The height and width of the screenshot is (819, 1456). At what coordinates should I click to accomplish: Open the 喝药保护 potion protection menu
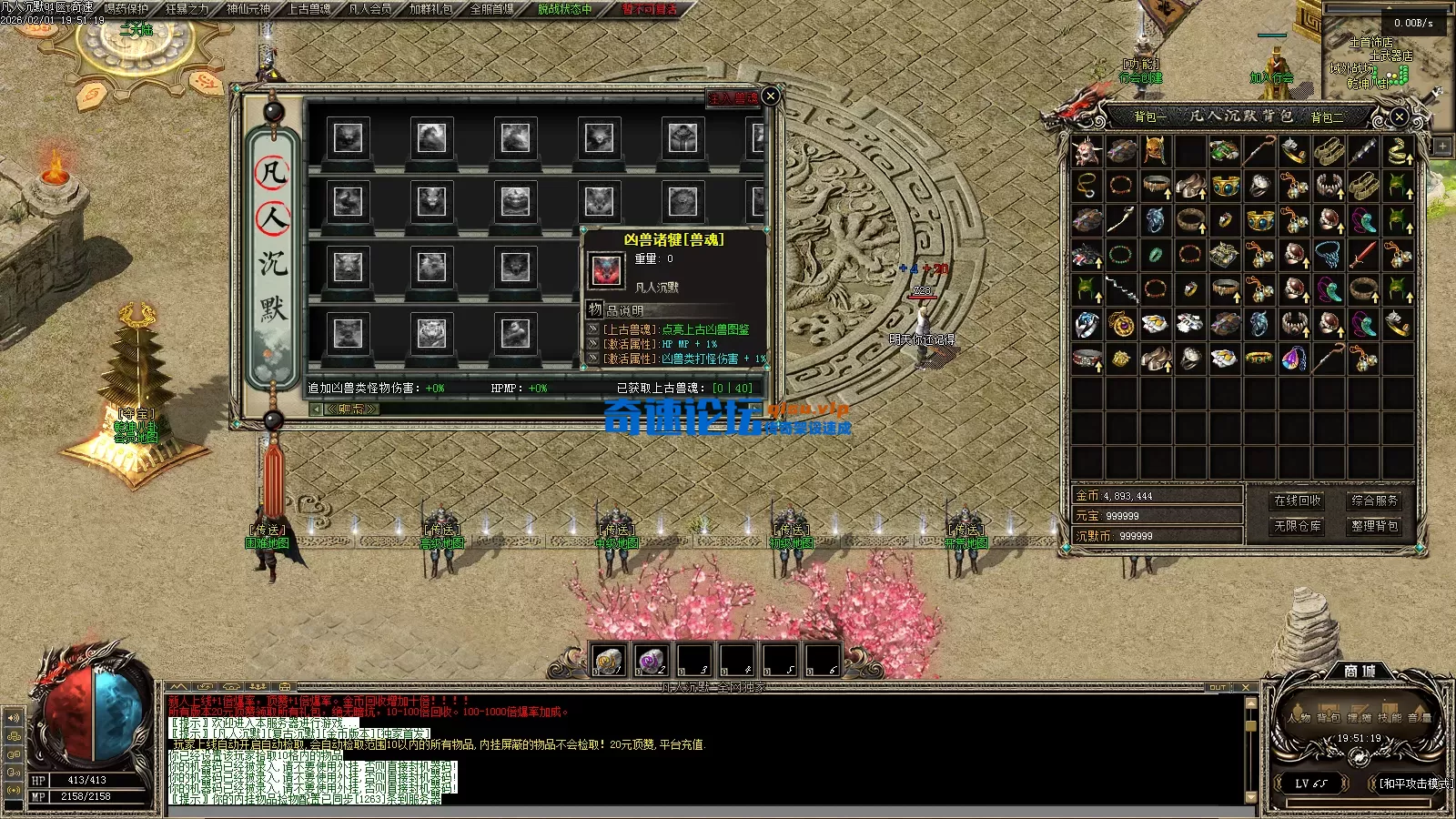point(126,9)
